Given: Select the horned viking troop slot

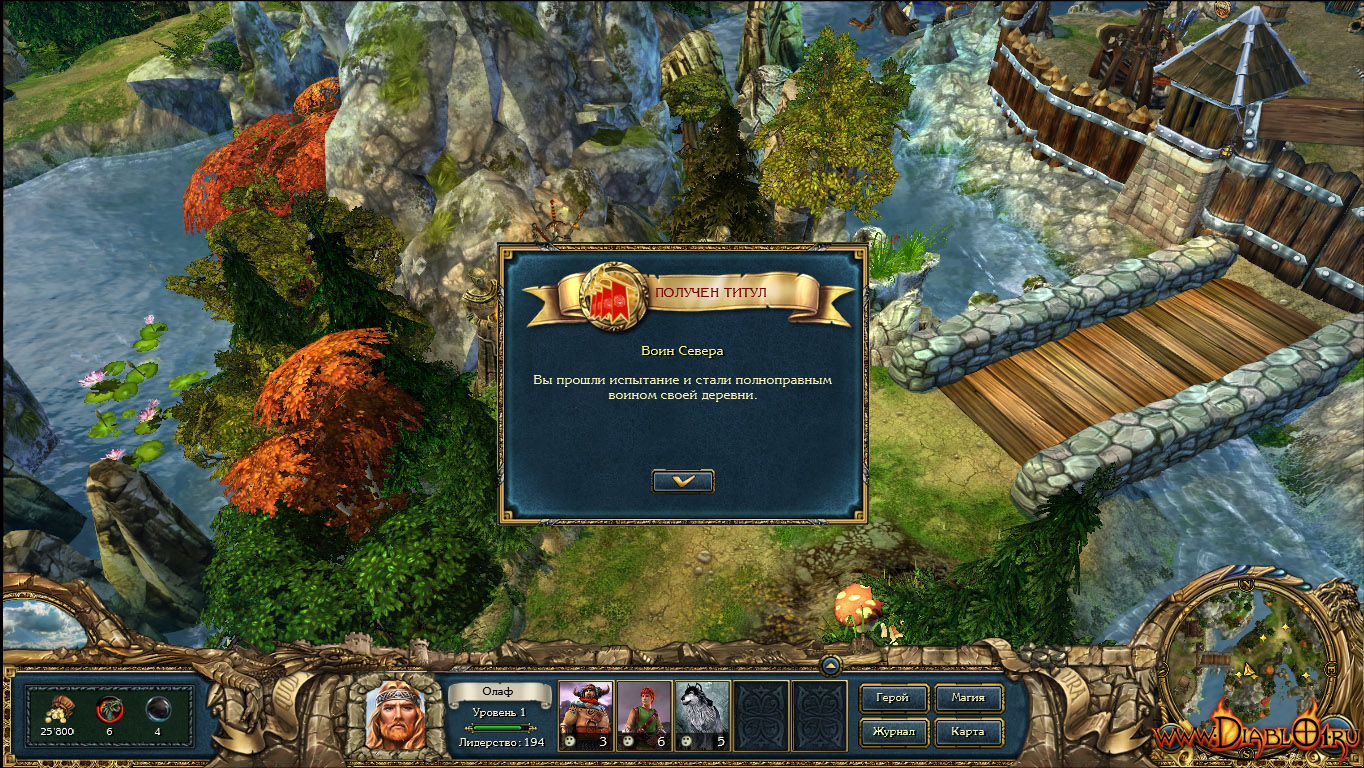Looking at the screenshot, I should pos(585,715).
